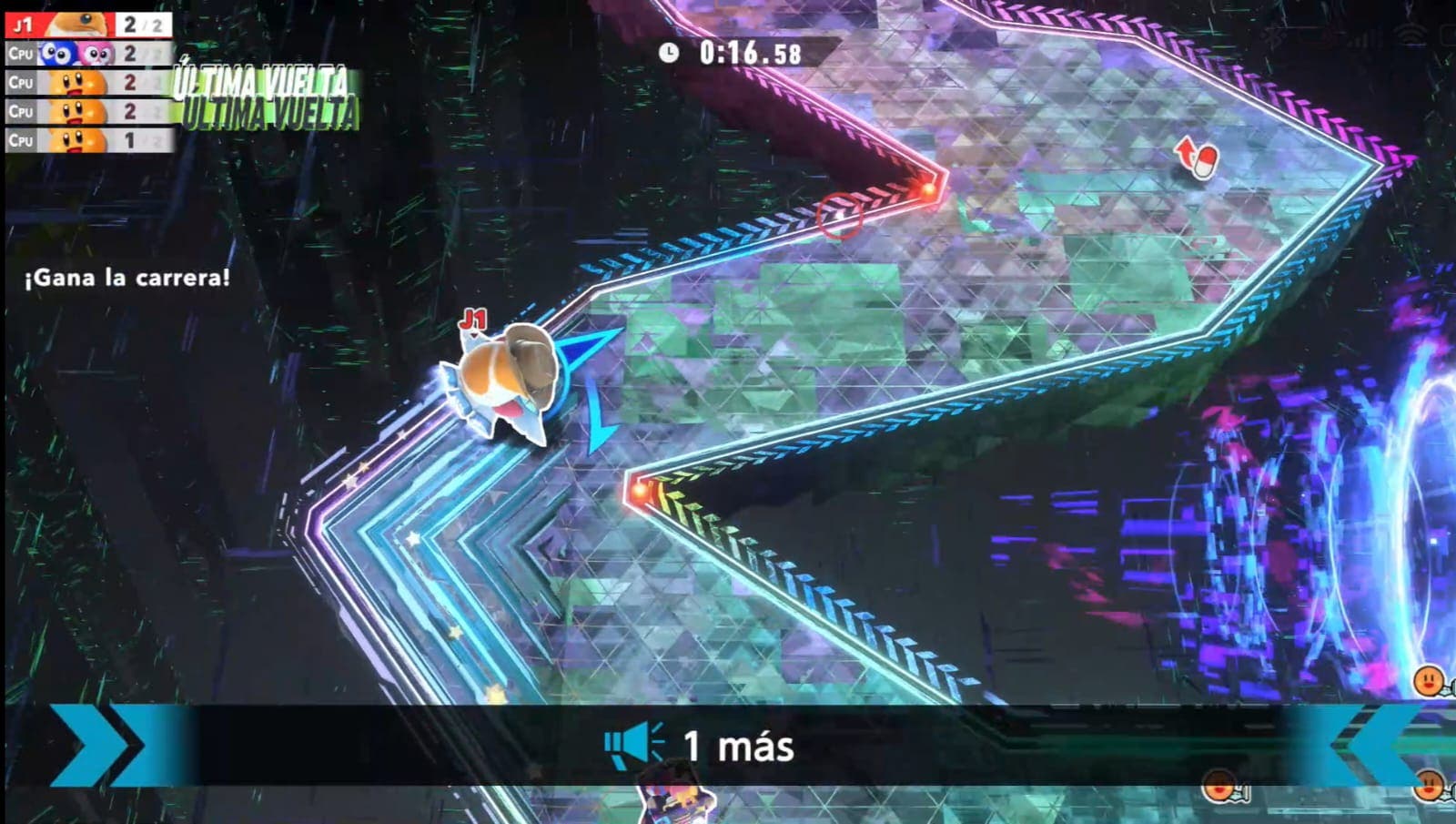Screen dimensions: 1456x824
Task: Click the speaker icon next to '1 más'
Action: (x=632, y=744)
